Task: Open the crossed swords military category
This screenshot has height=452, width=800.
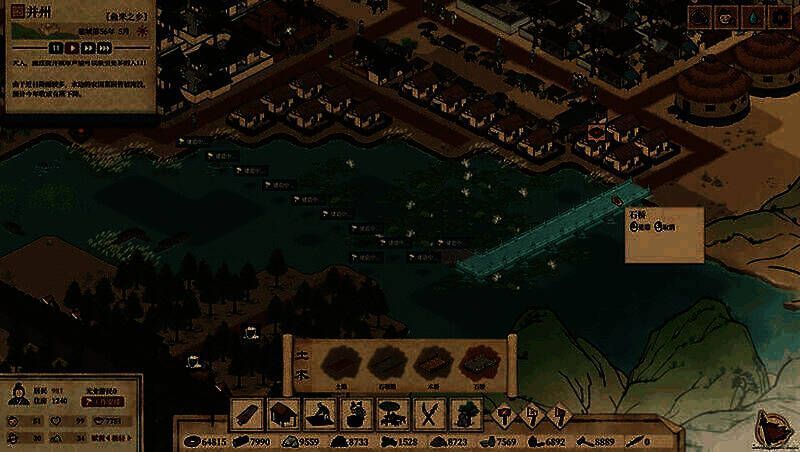Action: pyautogui.click(x=427, y=413)
